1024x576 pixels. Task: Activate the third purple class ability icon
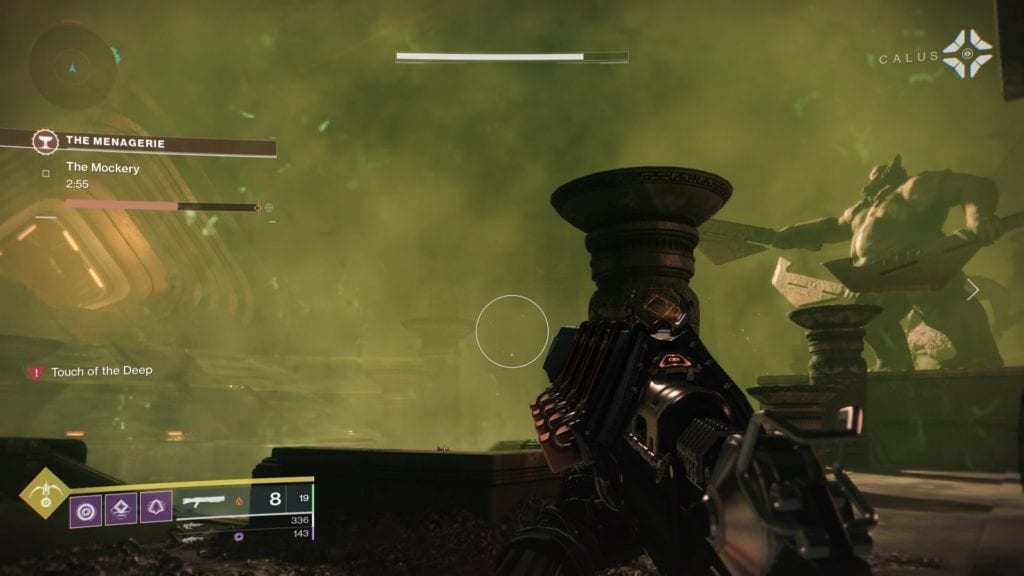155,508
